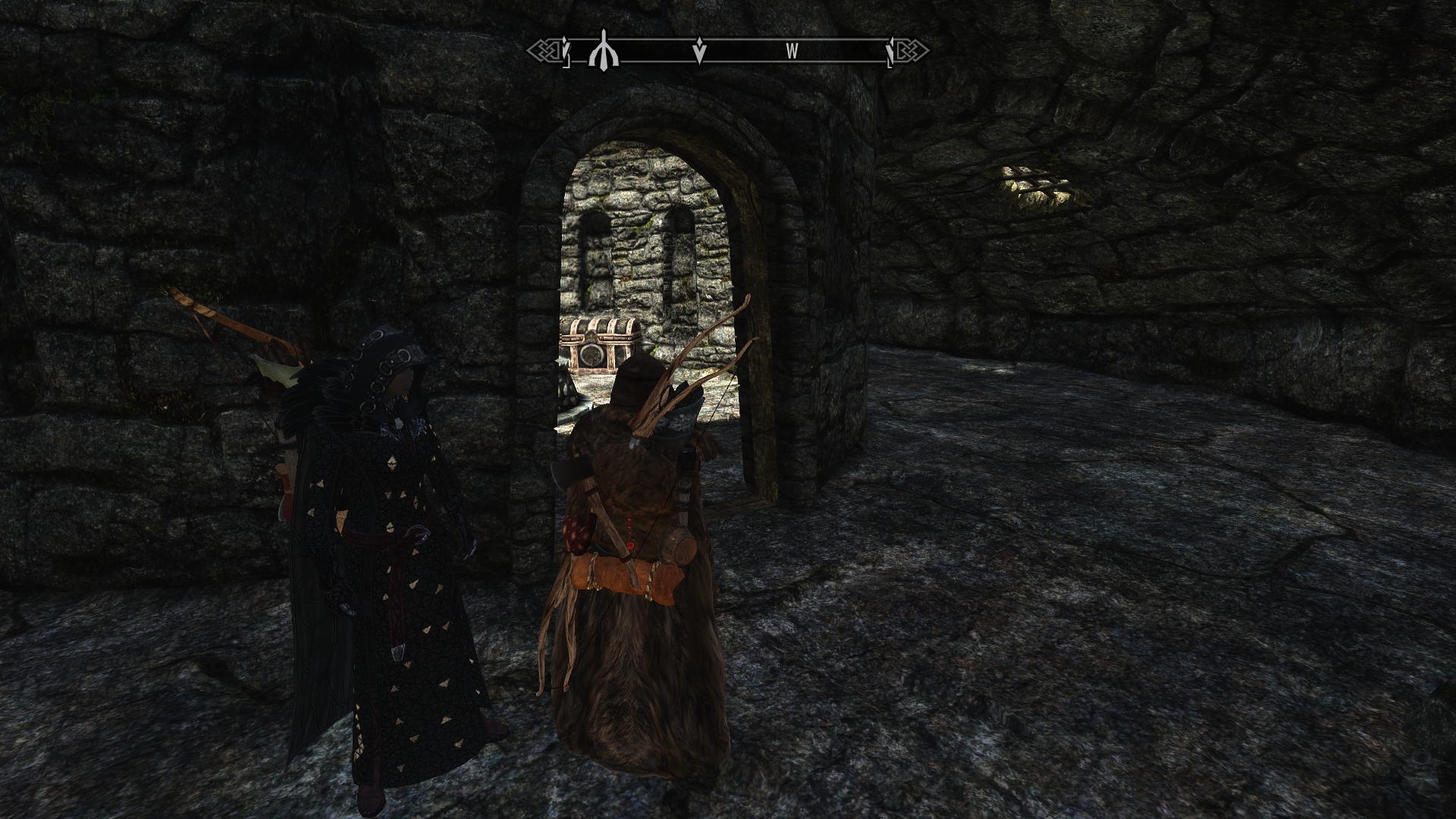Click the trident-shaped location marker on the compass
The height and width of the screenshot is (819, 1456).
(604, 50)
